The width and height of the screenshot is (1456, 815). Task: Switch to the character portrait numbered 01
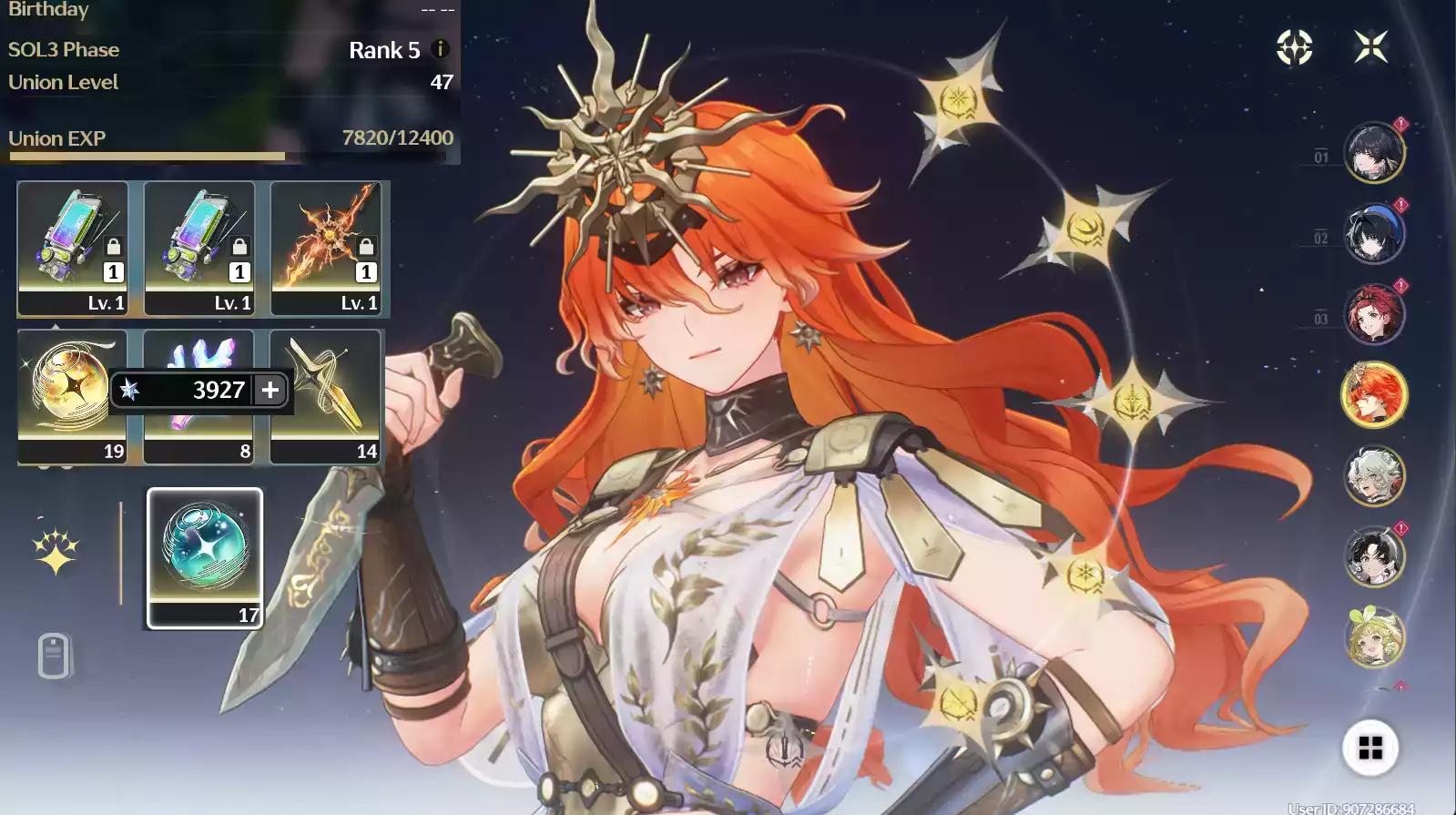click(x=1374, y=152)
